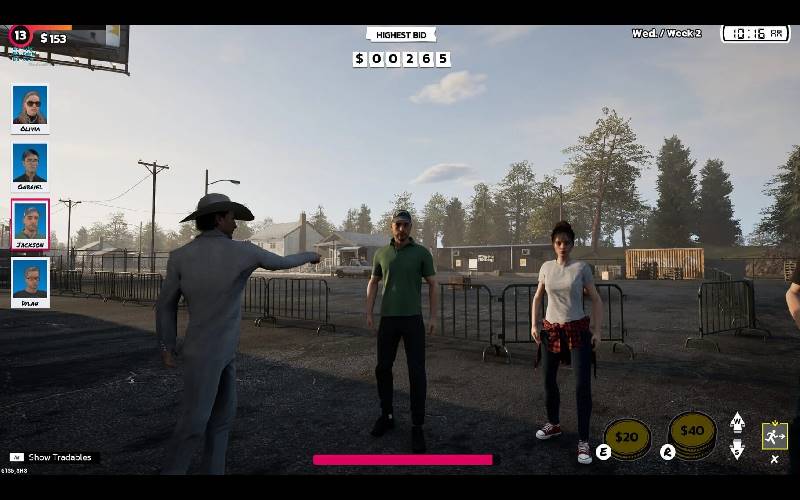Increase bid amount with the up arrow
The width and height of the screenshot is (800, 500).
click(738, 421)
